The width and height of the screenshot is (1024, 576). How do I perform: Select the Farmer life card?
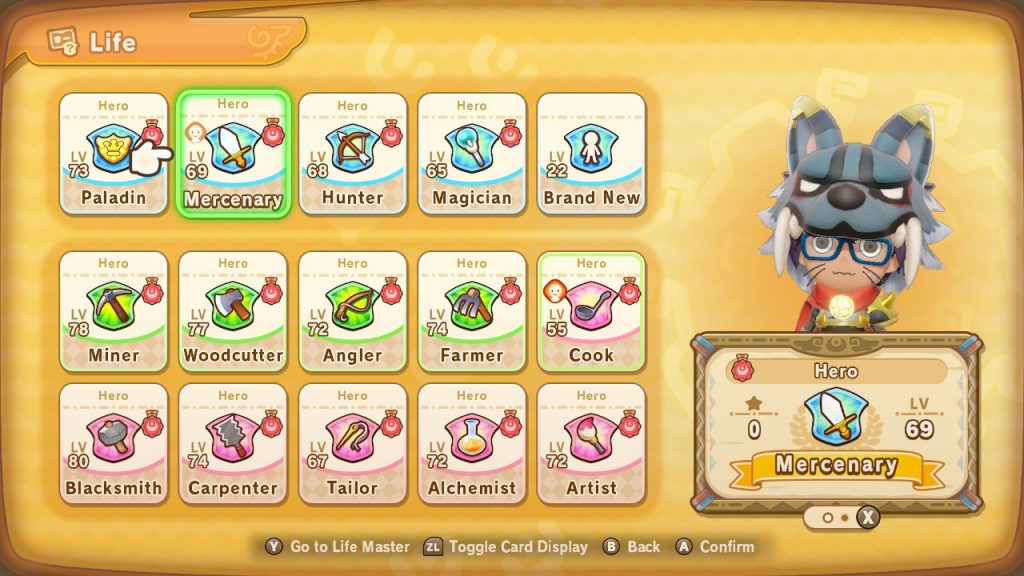pos(472,310)
